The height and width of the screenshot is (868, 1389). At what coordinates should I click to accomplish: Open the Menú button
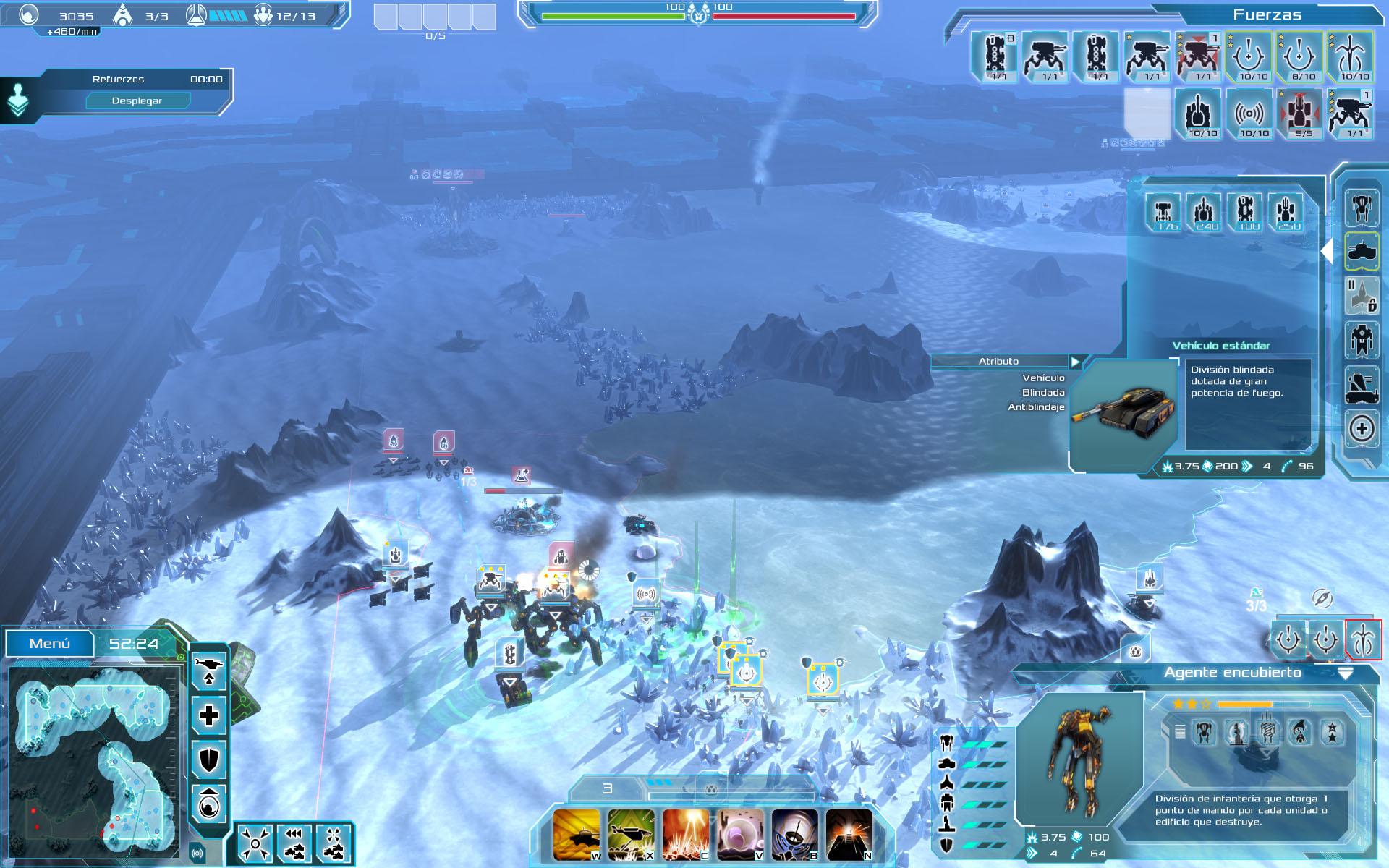[50, 643]
